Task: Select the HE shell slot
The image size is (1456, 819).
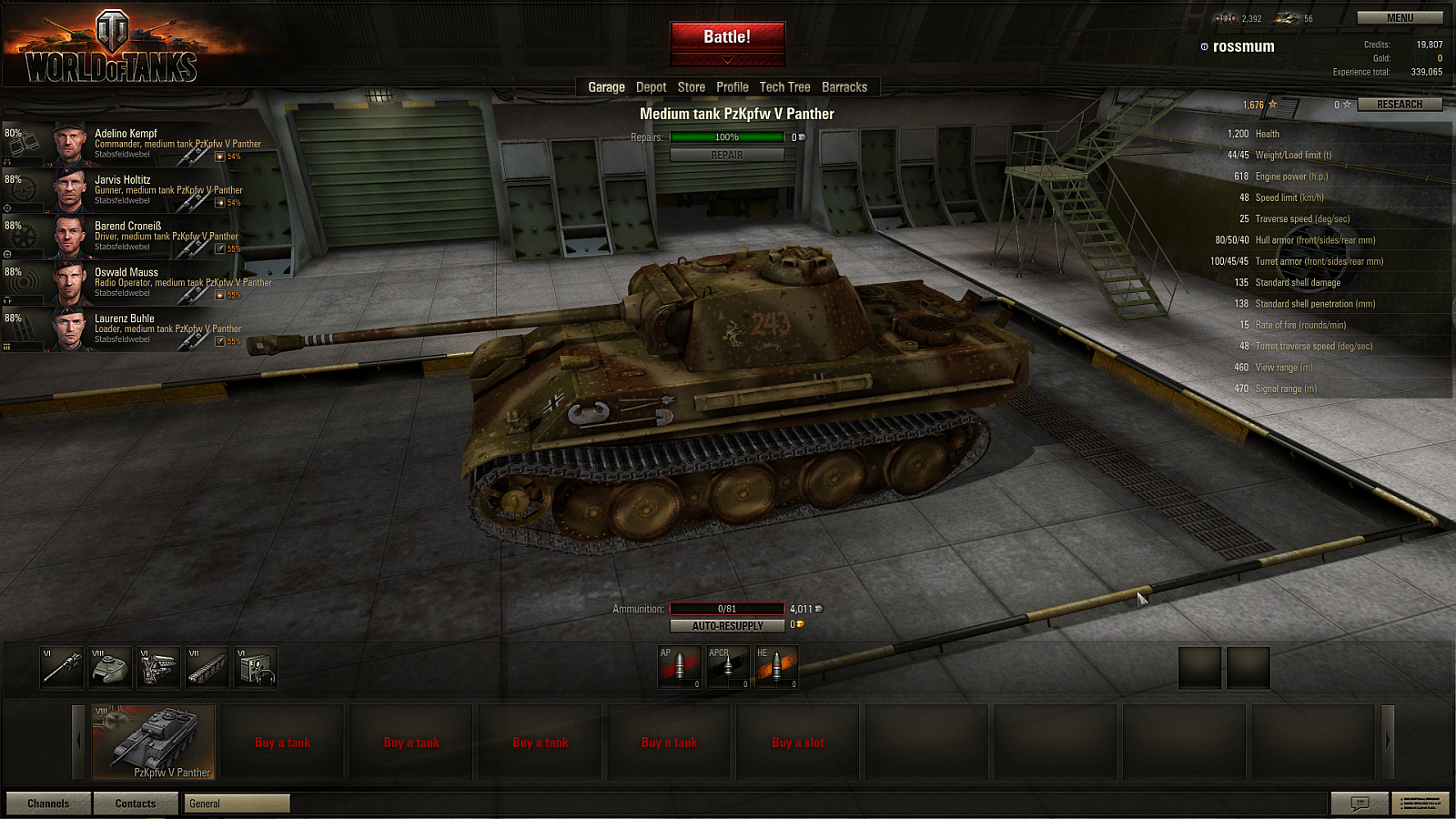Action: click(x=776, y=667)
